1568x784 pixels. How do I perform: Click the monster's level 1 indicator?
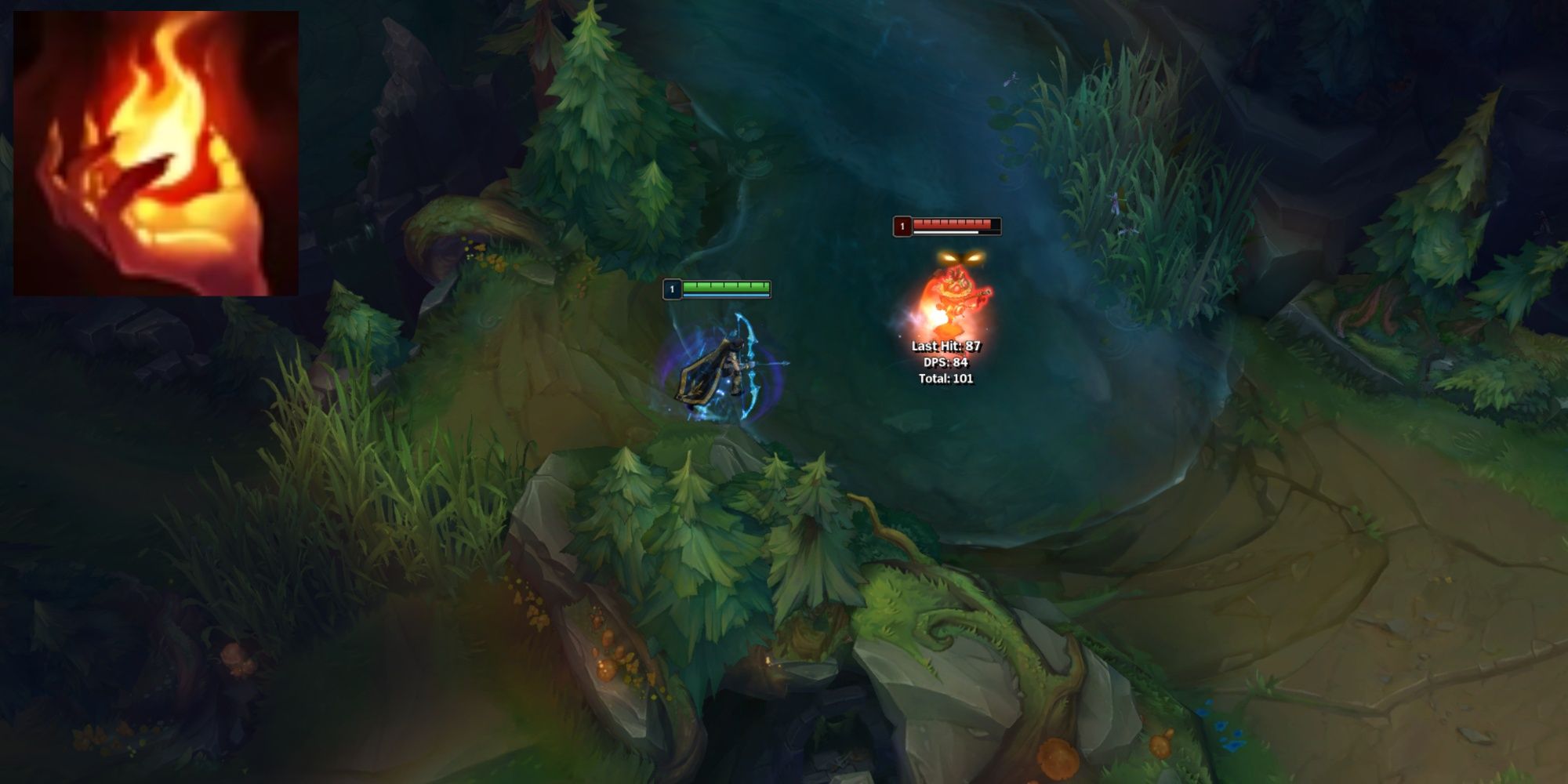(x=902, y=226)
